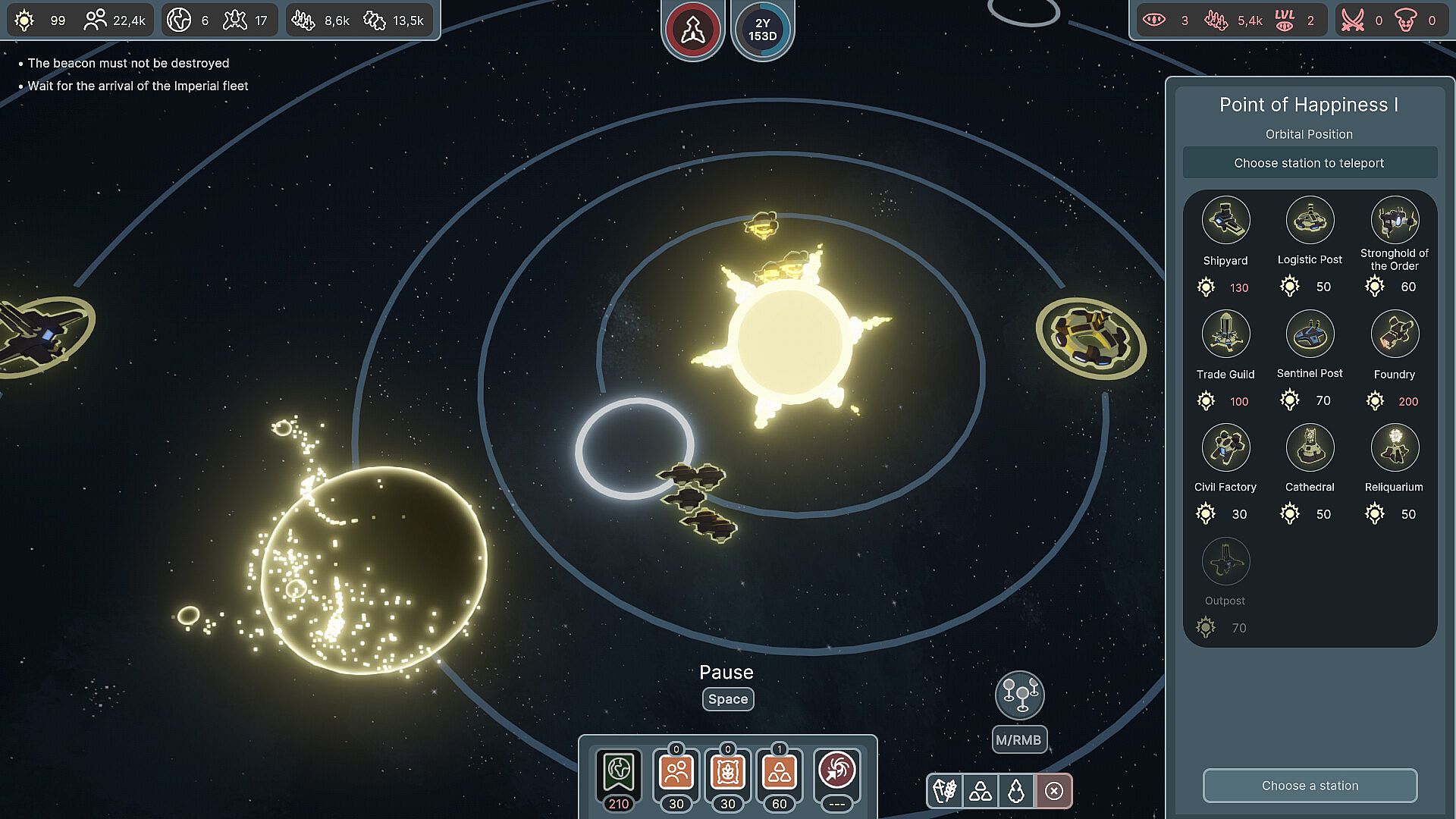Select the Foundry station
1456x819 pixels.
pyautogui.click(x=1394, y=334)
